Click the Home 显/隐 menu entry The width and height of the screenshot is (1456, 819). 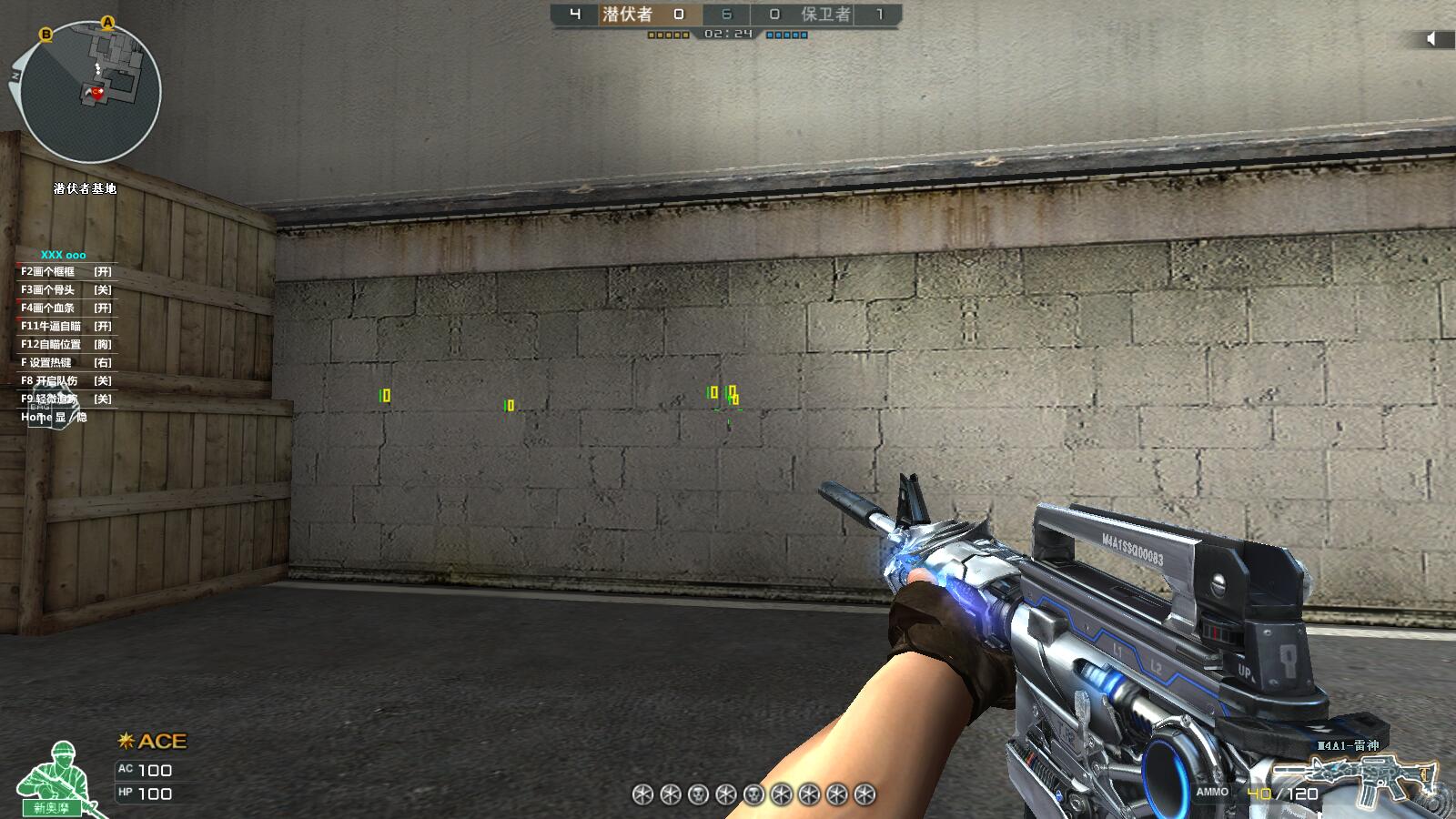[x=54, y=418]
